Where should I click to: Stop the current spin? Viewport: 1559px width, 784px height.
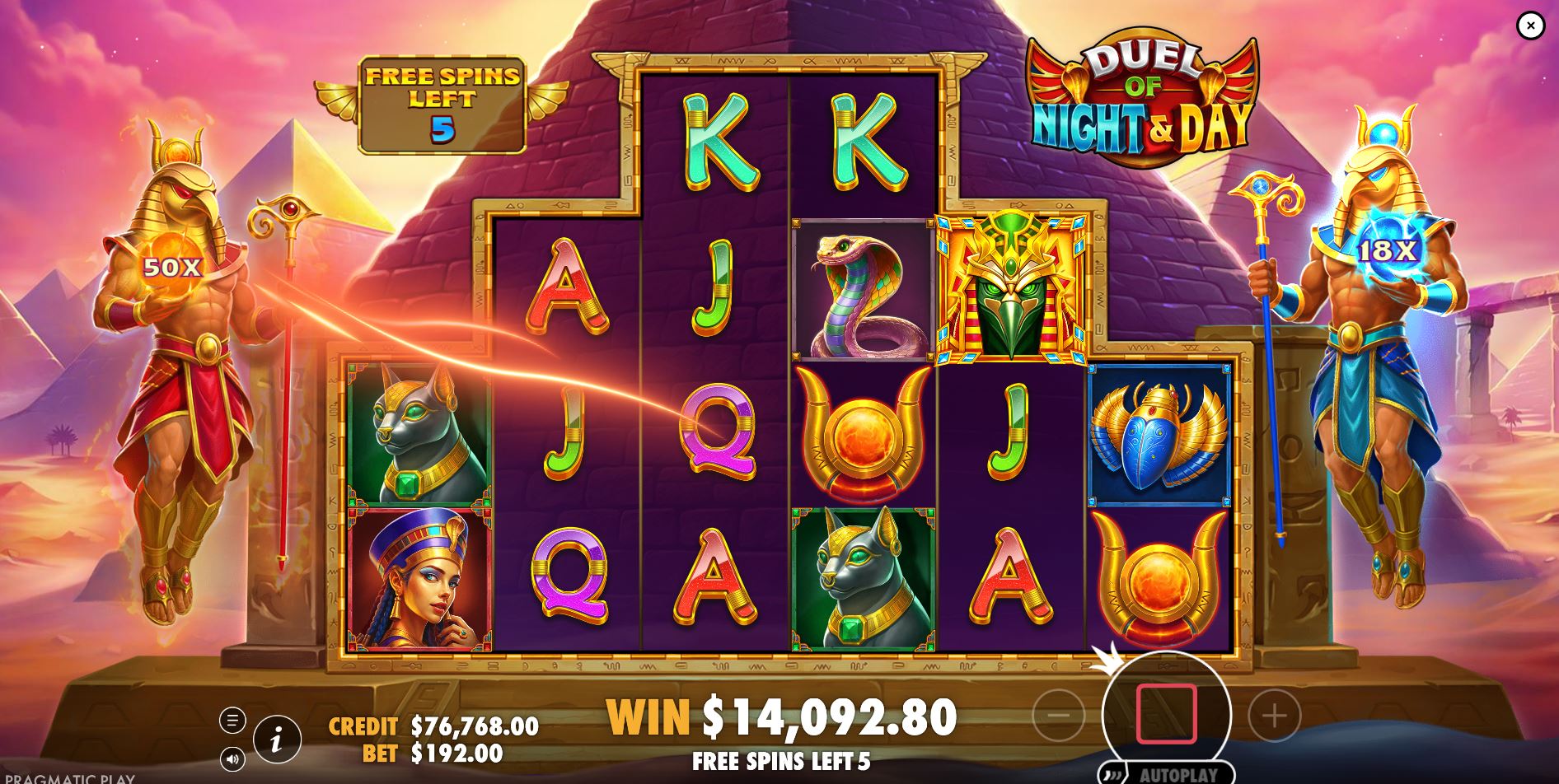(1168, 715)
